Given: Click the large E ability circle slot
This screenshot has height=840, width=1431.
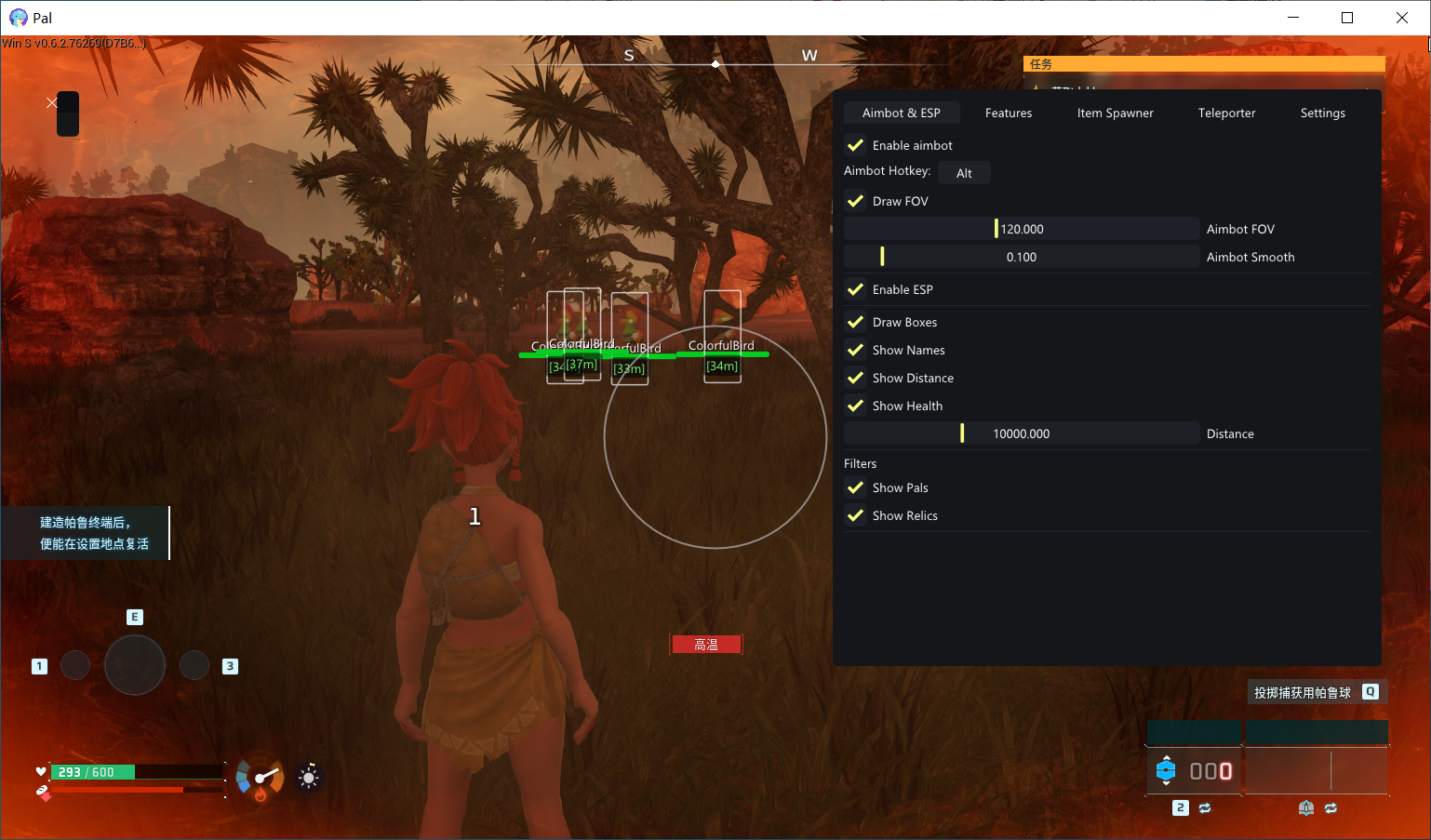Looking at the screenshot, I should (135, 665).
